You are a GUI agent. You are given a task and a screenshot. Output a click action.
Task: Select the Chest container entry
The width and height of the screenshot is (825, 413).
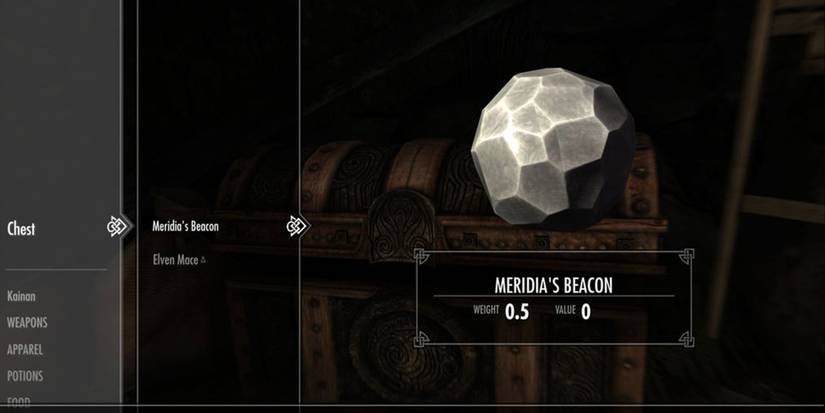pos(21,229)
